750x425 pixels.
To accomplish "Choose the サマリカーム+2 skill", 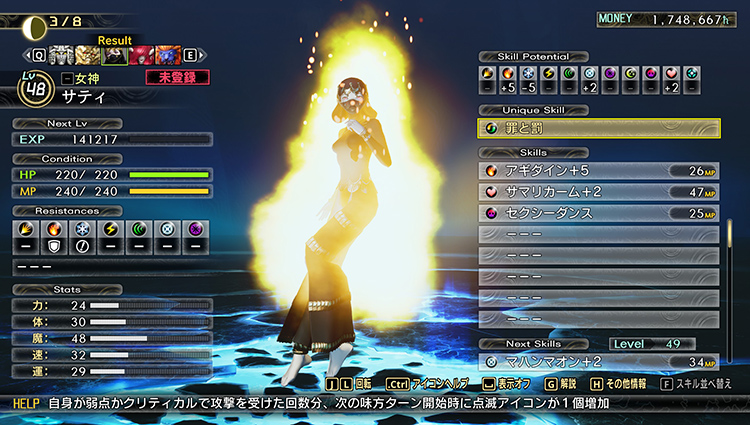I will [x=599, y=191].
